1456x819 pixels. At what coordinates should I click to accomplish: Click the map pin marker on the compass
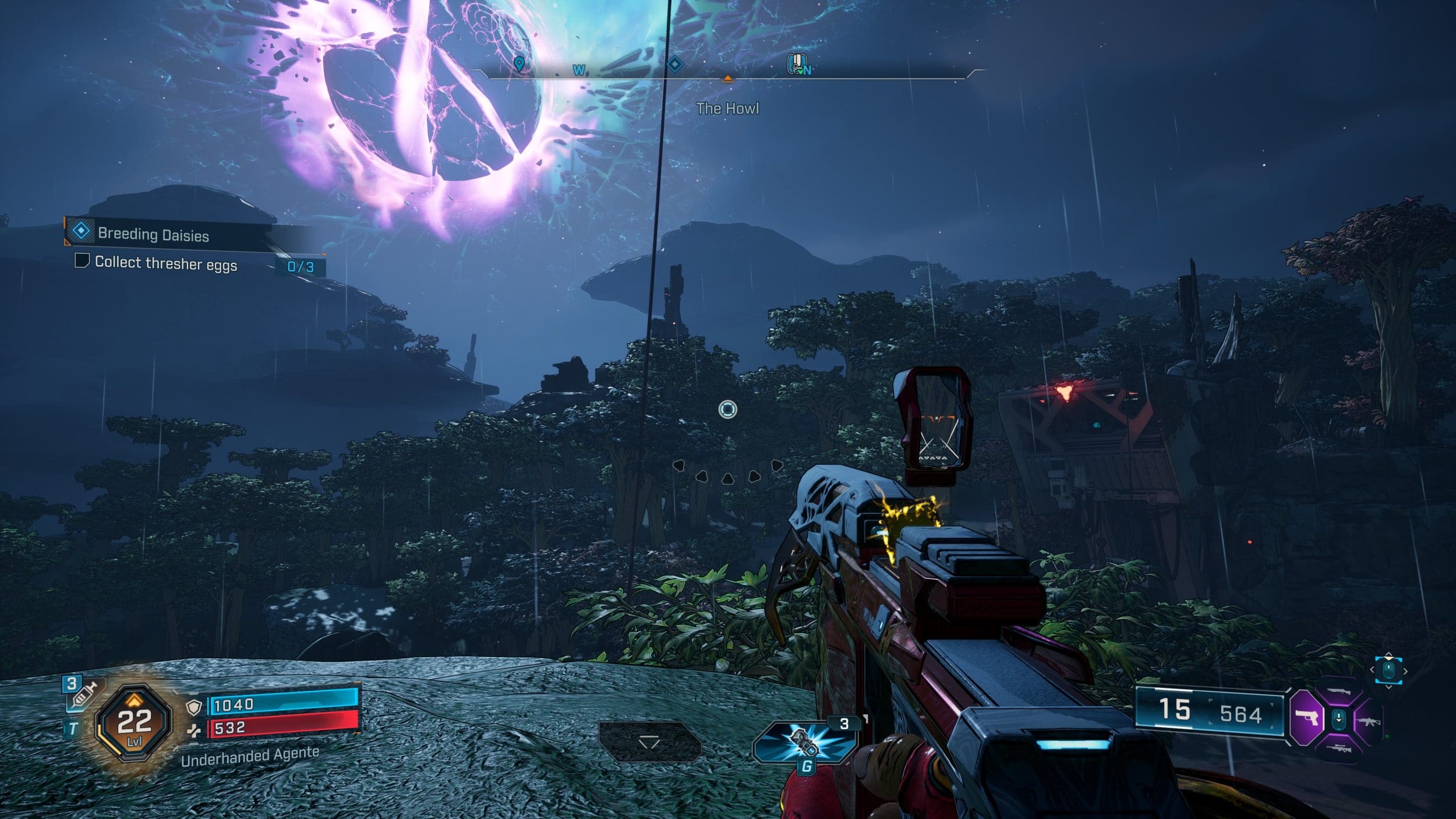(x=519, y=64)
